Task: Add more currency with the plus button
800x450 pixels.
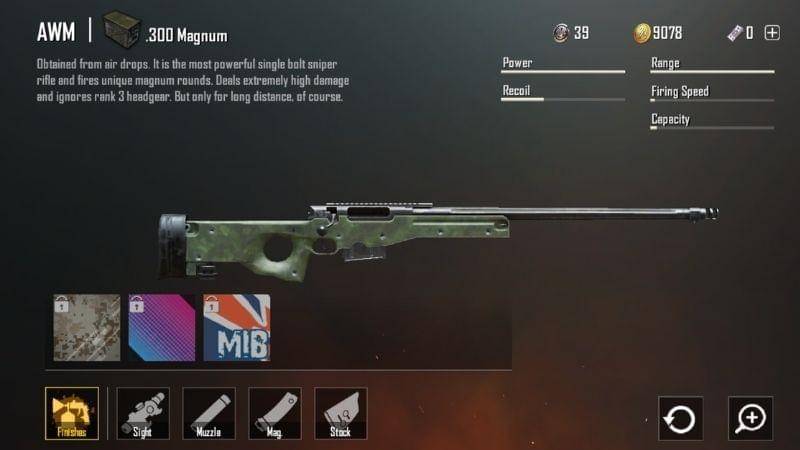Action: pyautogui.click(x=772, y=33)
